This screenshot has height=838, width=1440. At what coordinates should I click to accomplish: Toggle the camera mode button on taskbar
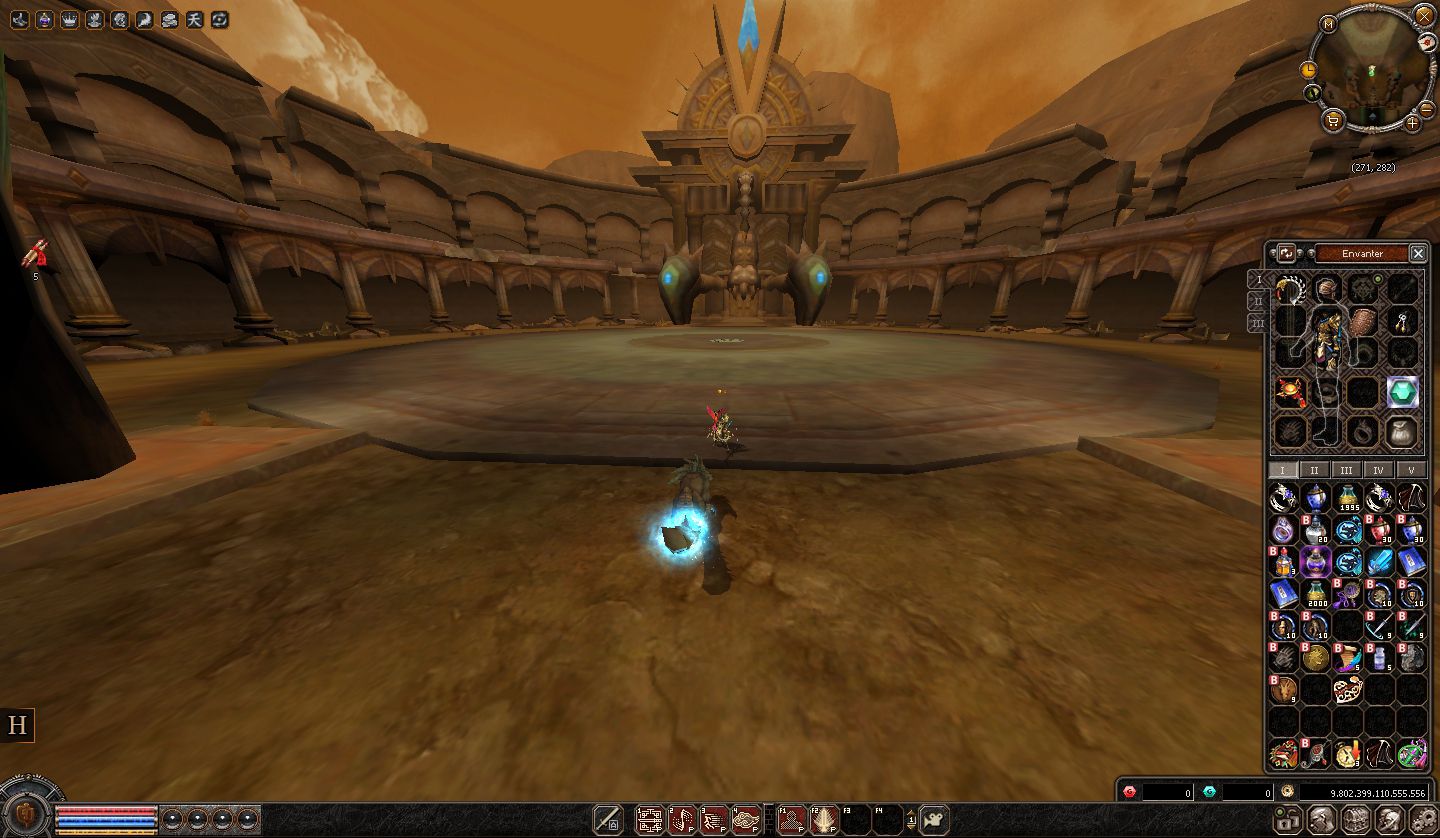click(934, 819)
